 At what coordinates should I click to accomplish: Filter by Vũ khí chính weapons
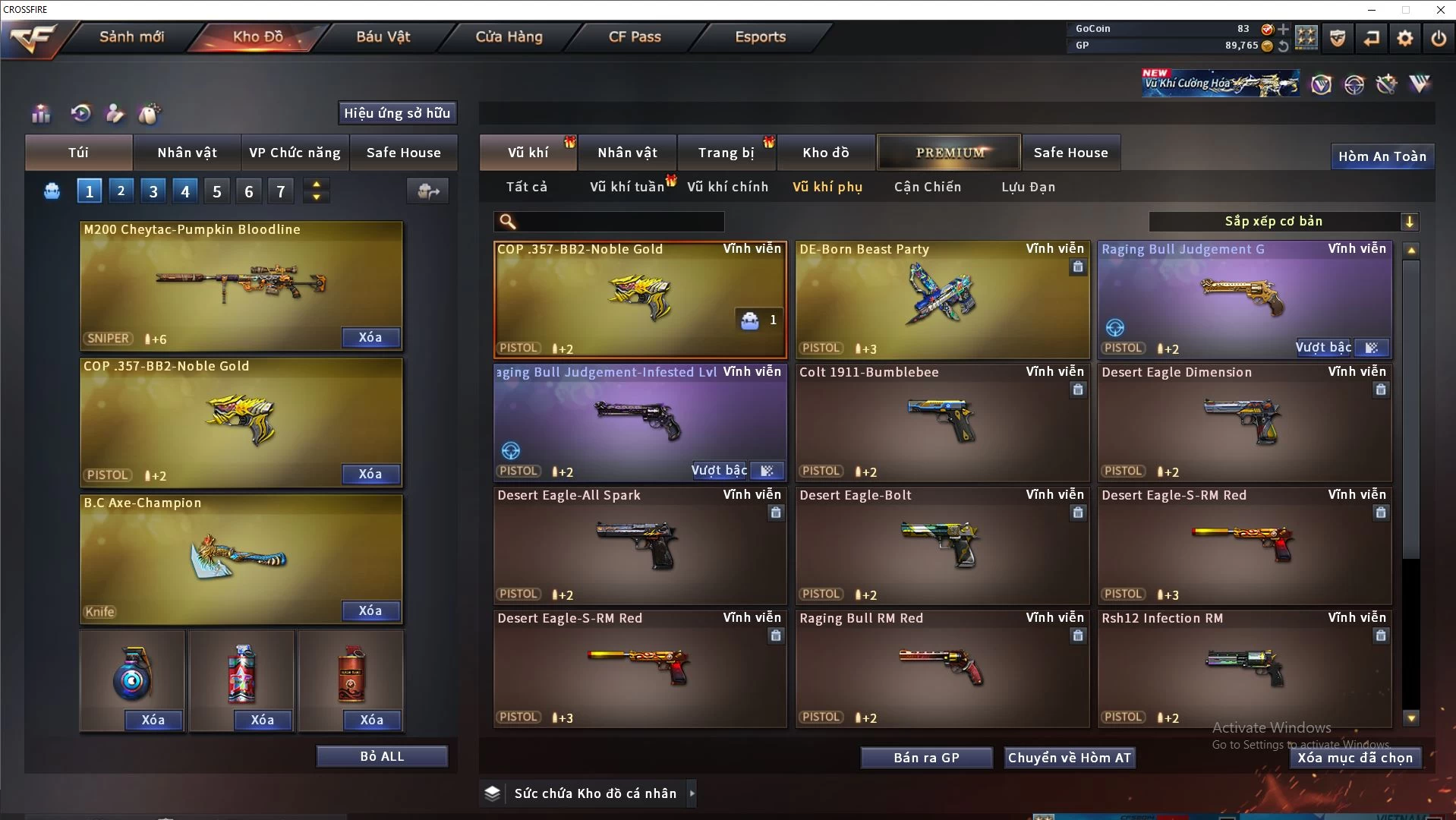[727, 187]
